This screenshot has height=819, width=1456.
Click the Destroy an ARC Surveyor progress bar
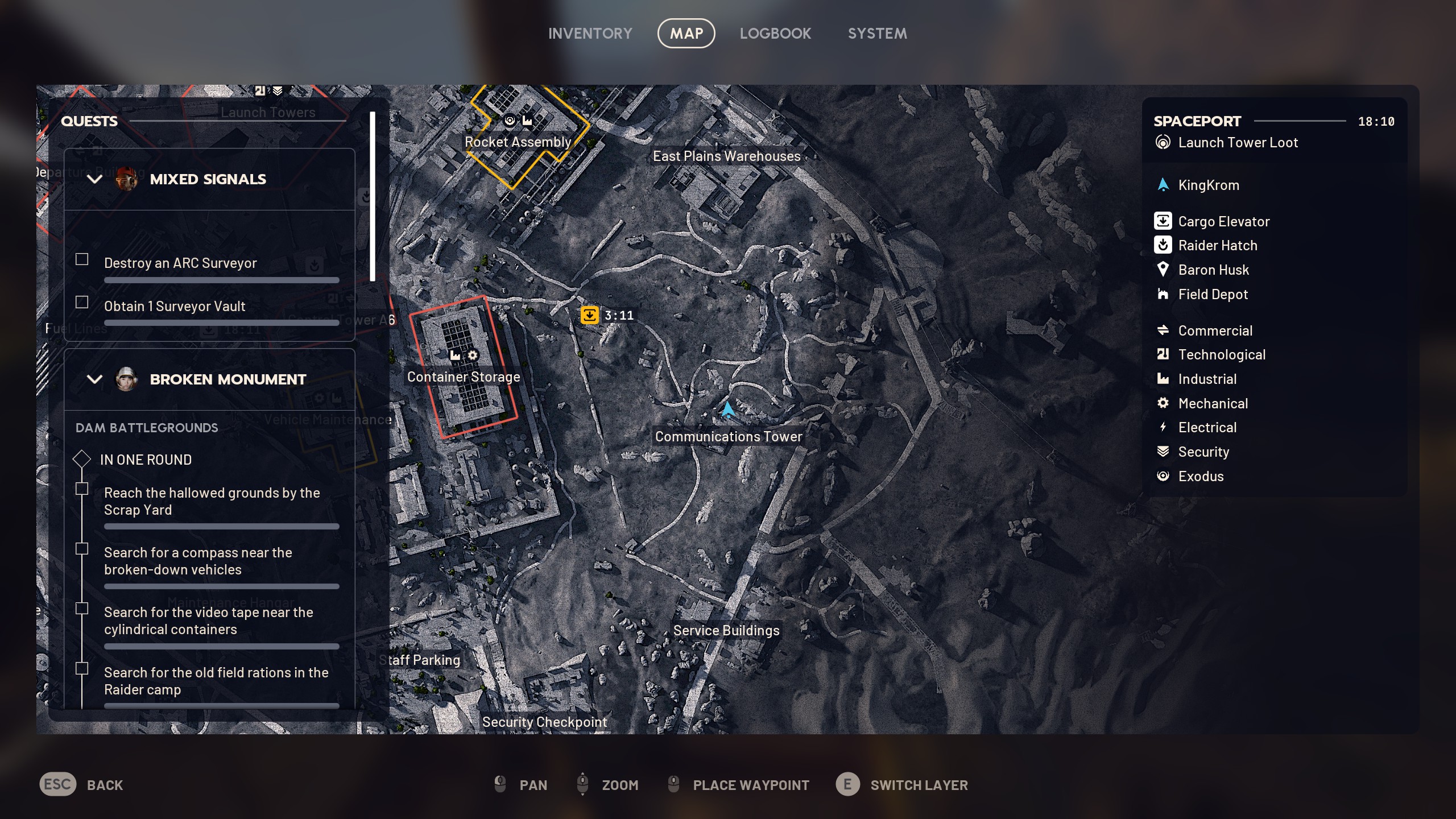click(x=221, y=280)
